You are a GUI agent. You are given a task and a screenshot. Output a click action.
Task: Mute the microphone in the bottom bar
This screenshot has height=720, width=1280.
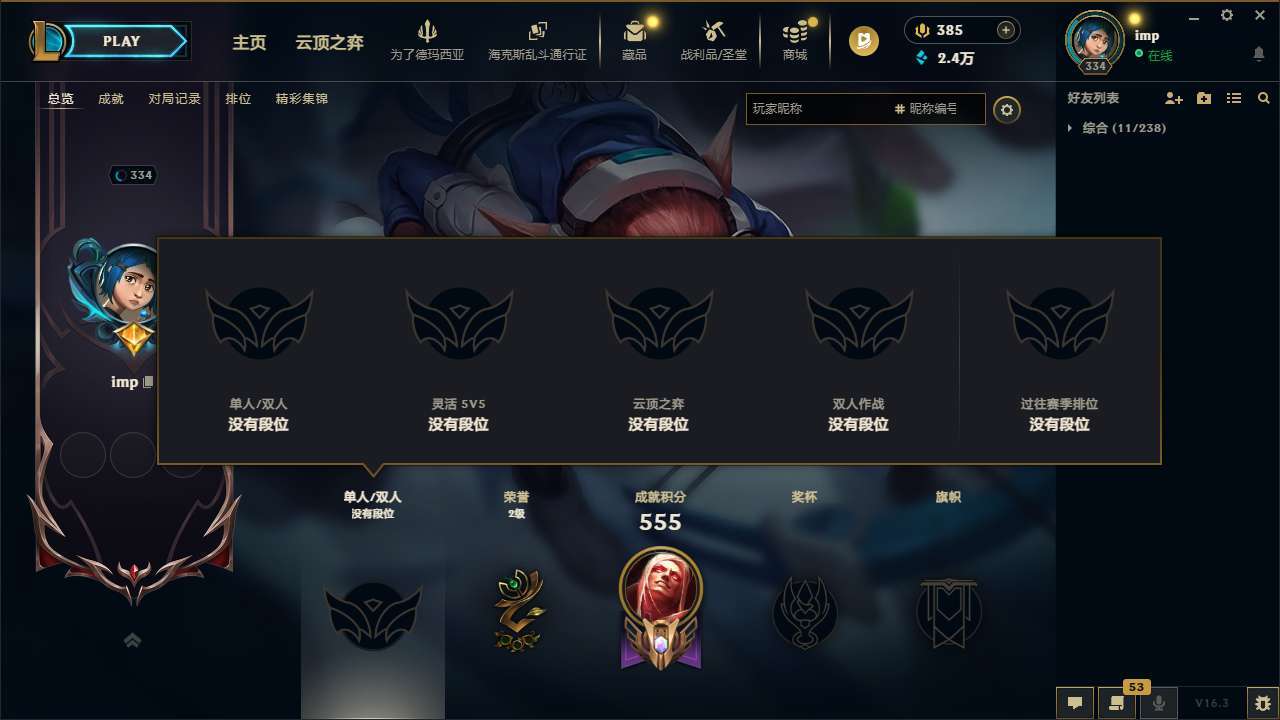[1159, 703]
